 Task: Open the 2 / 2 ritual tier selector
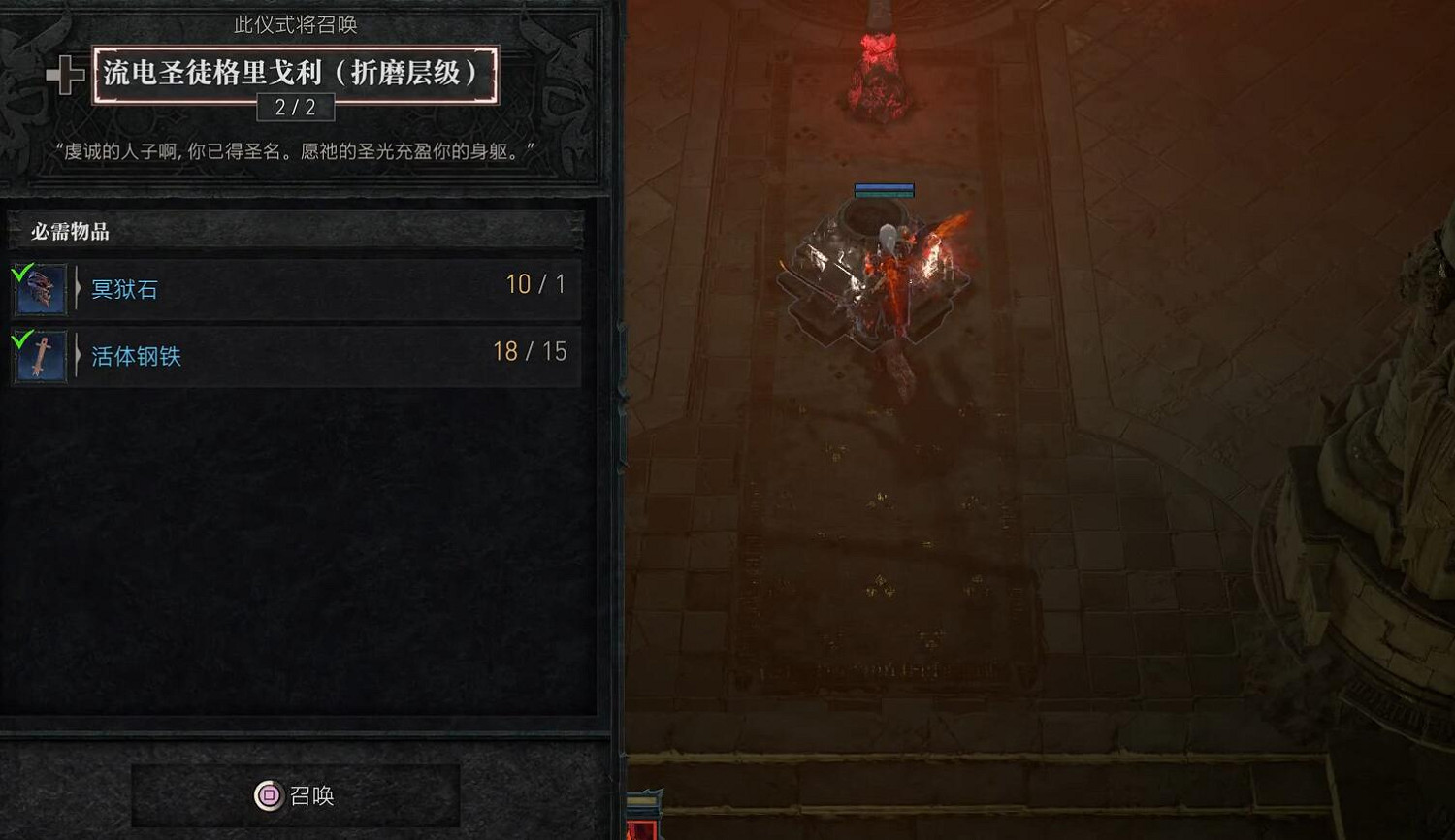[295, 107]
